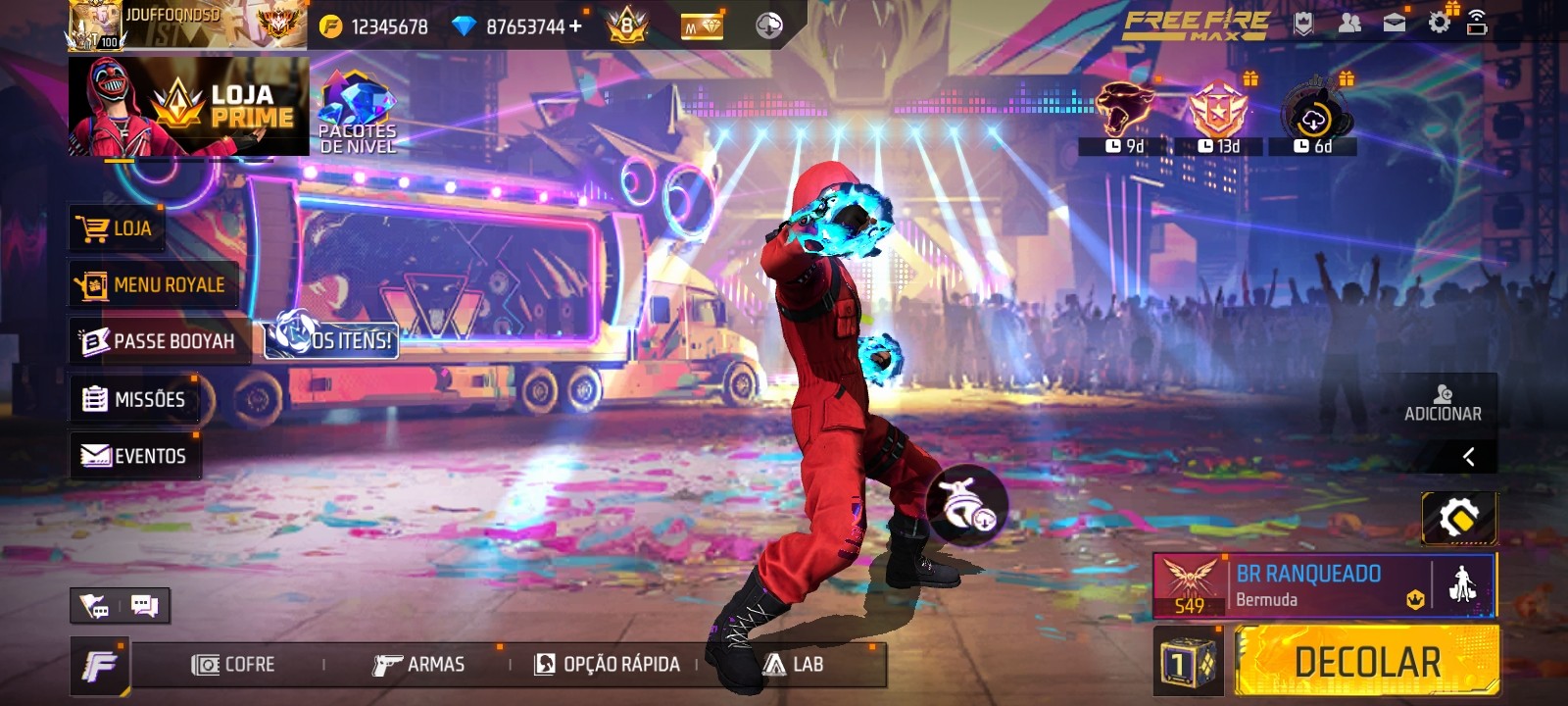
Task: Select the BR Ranqueado mode panel
Action: [x=1308, y=585]
